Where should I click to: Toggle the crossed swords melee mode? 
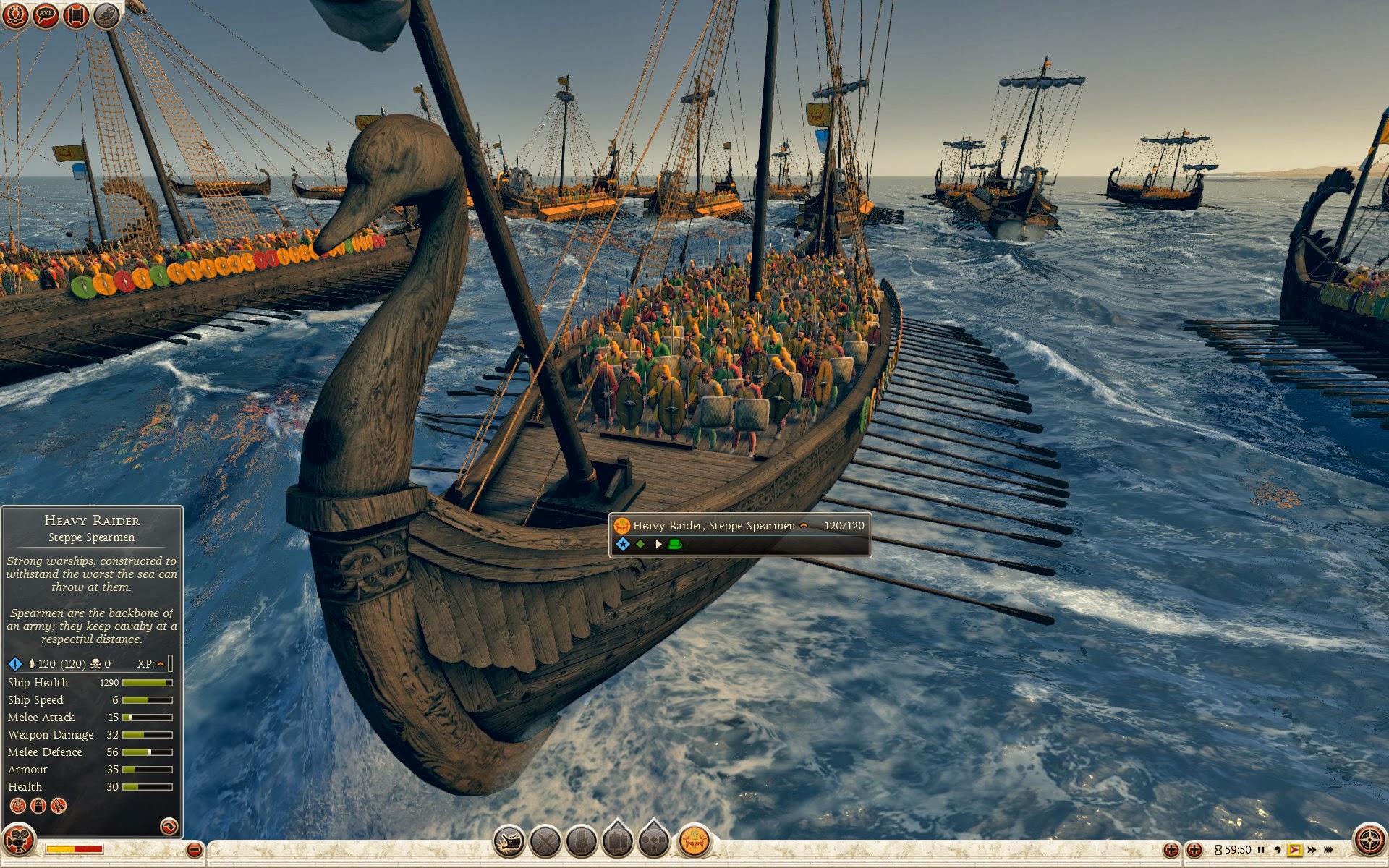point(545,842)
